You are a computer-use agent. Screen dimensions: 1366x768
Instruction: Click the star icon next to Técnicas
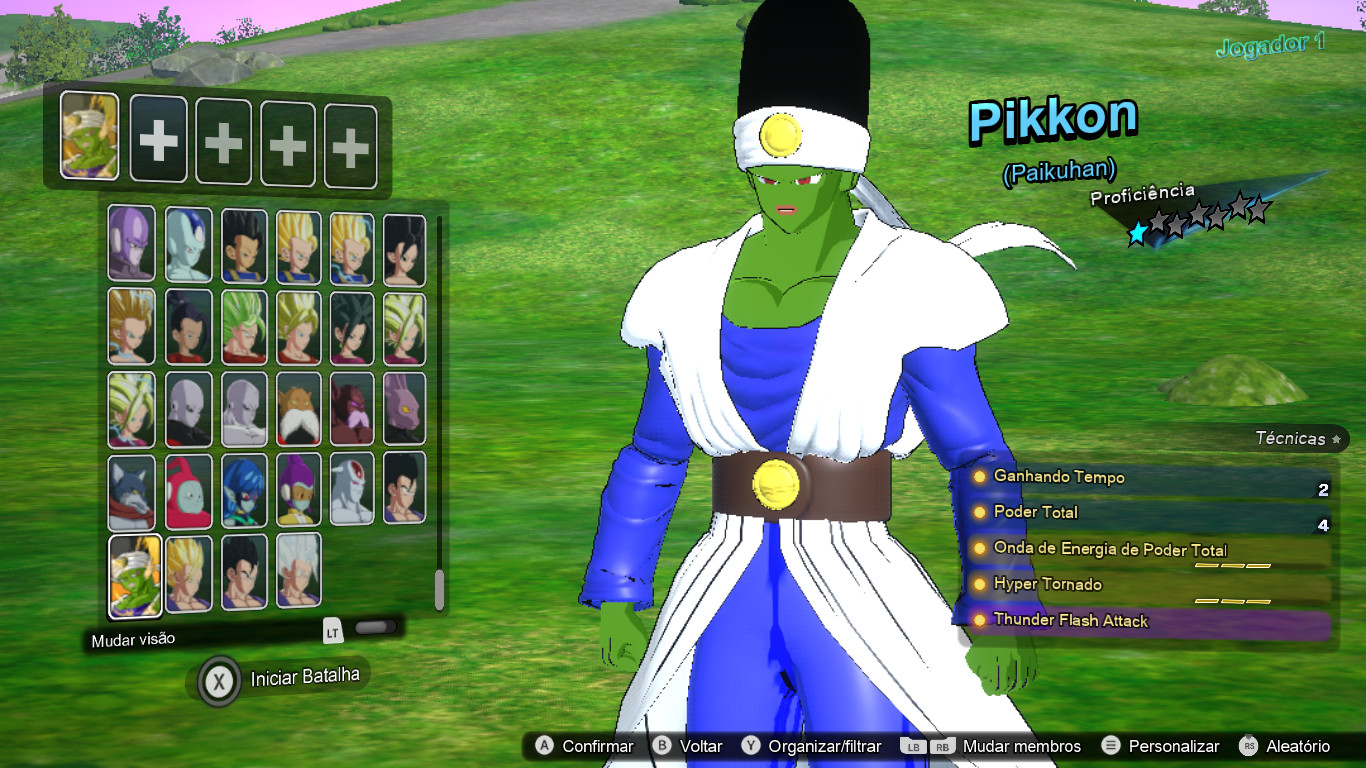(x=1334, y=438)
